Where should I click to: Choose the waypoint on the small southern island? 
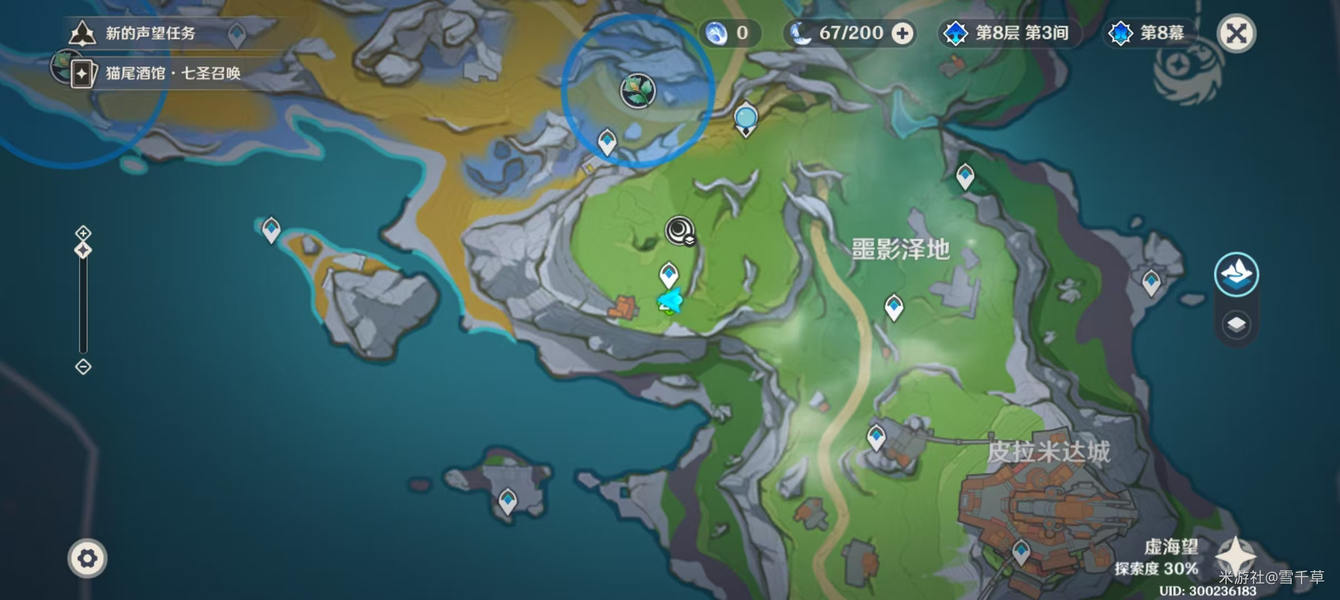508,500
